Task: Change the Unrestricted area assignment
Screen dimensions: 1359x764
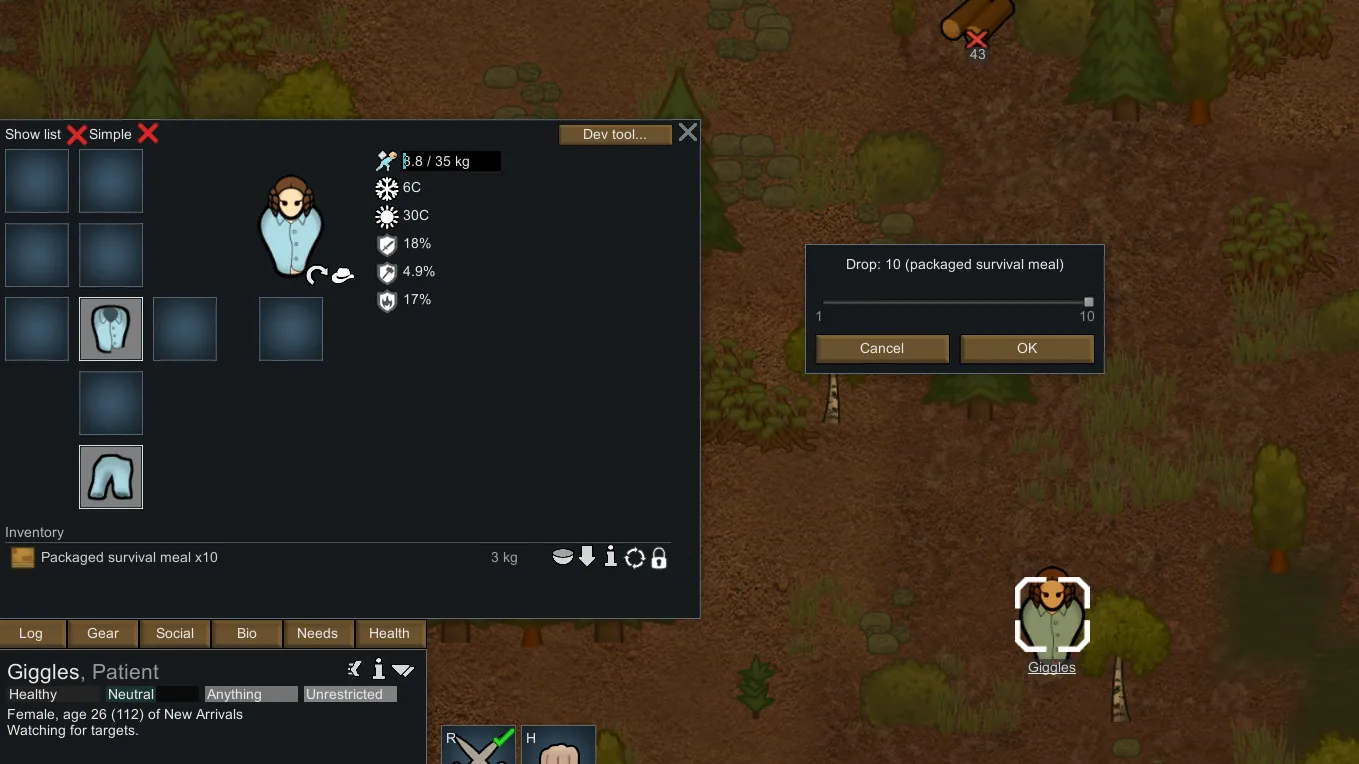Action: [x=350, y=694]
